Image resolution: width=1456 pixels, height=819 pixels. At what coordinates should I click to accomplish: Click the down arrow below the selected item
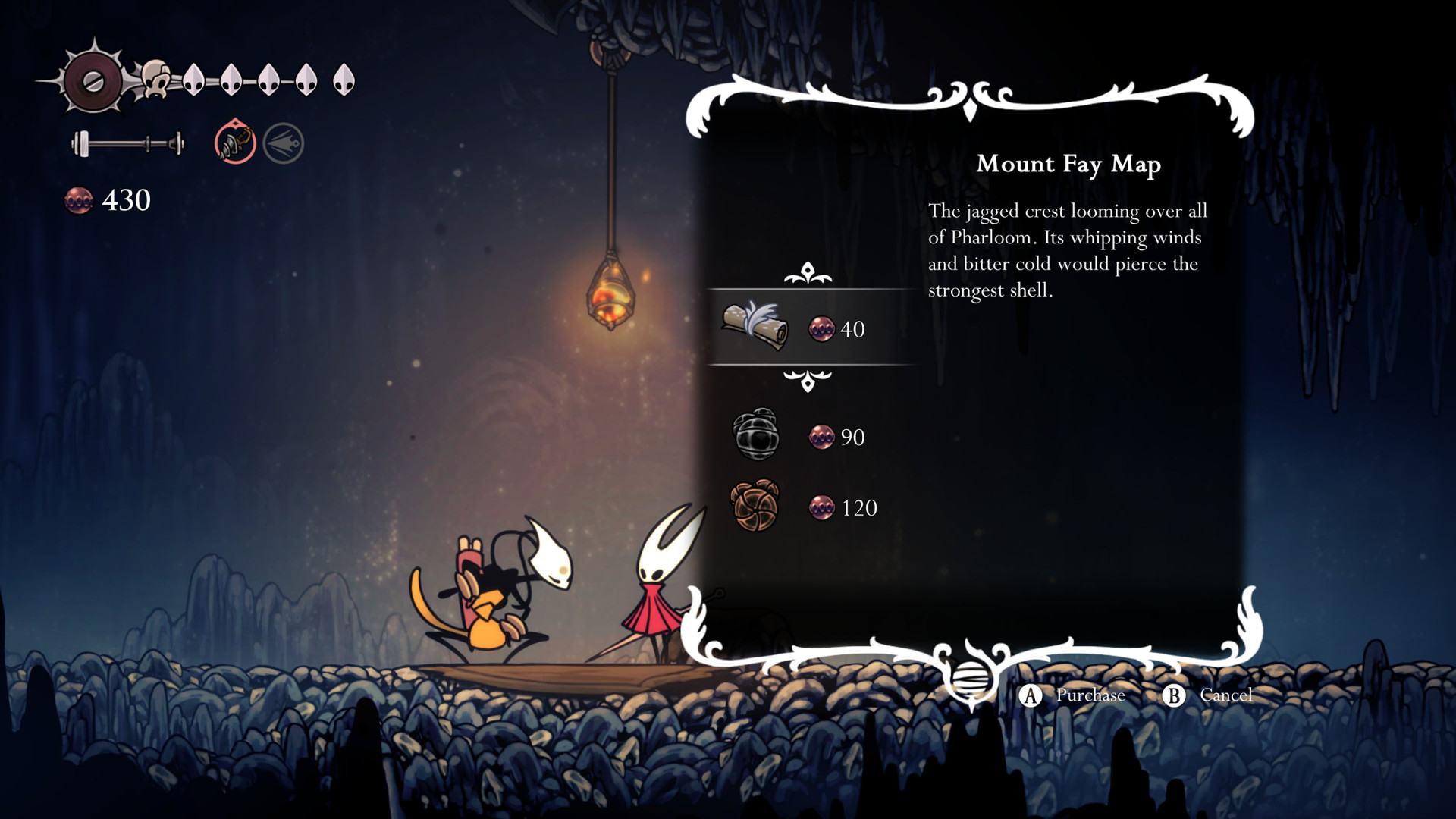pyautogui.click(x=808, y=380)
